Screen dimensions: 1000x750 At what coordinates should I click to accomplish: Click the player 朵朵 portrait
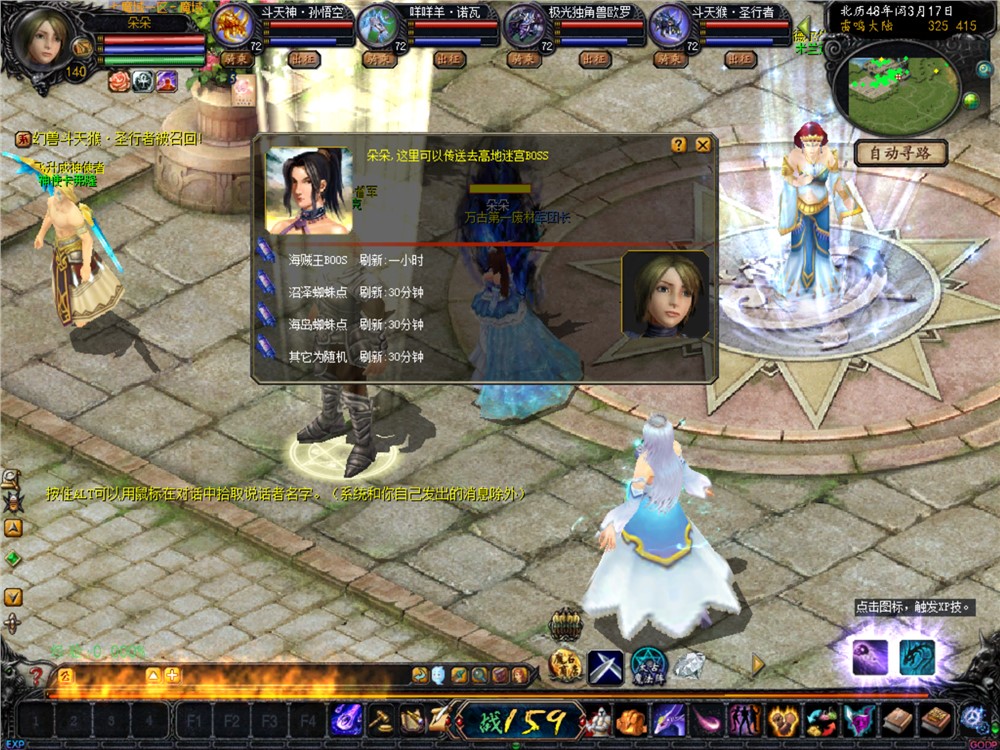click(44, 40)
